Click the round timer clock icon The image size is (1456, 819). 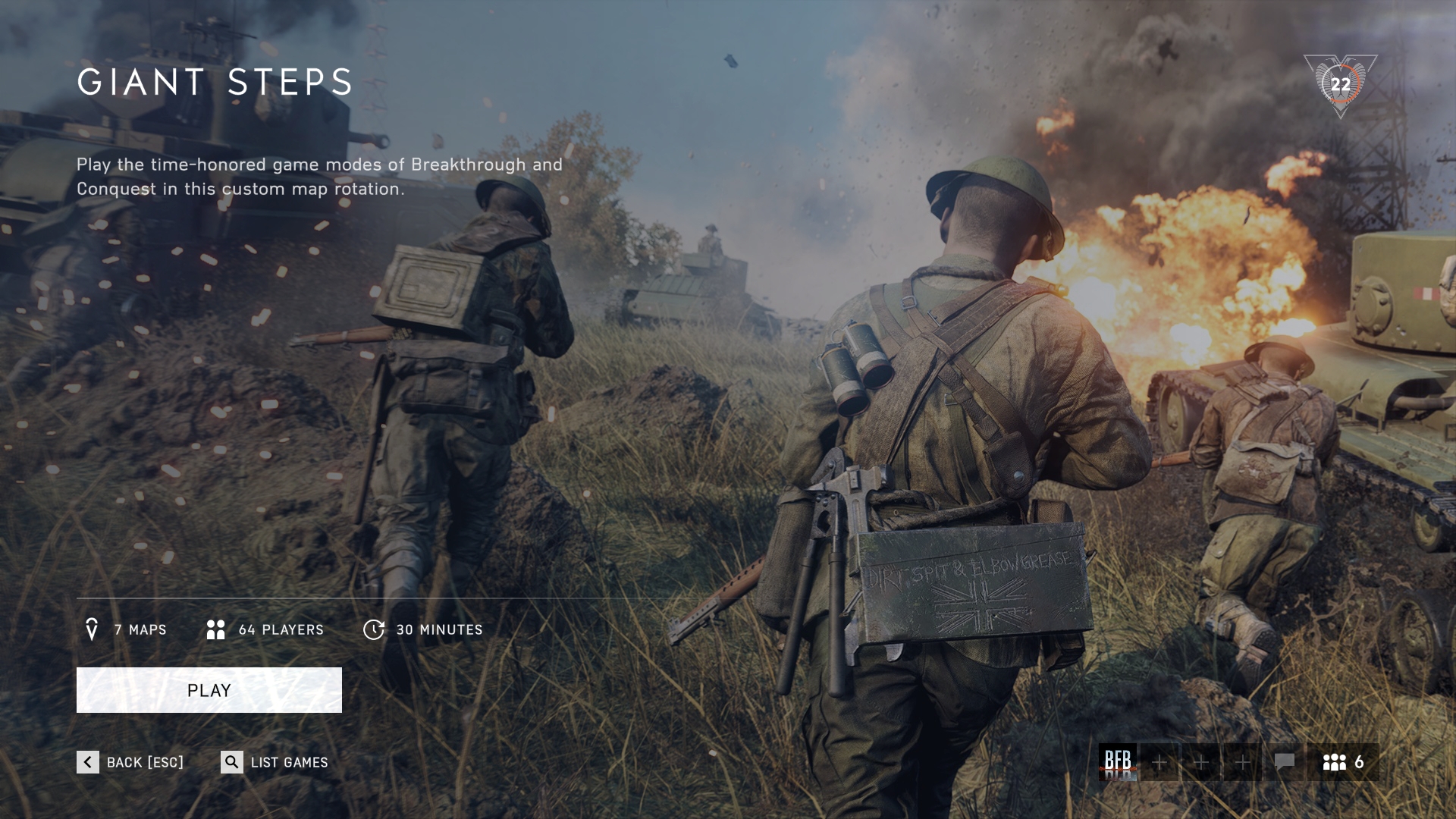(x=374, y=629)
